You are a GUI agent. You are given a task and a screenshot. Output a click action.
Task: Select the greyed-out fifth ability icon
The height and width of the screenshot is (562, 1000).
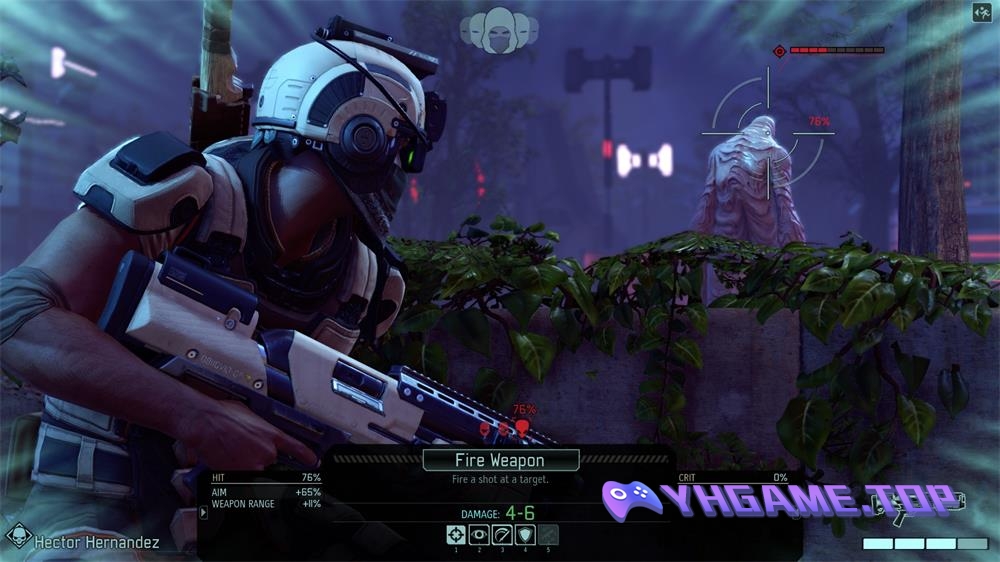tap(548, 535)
